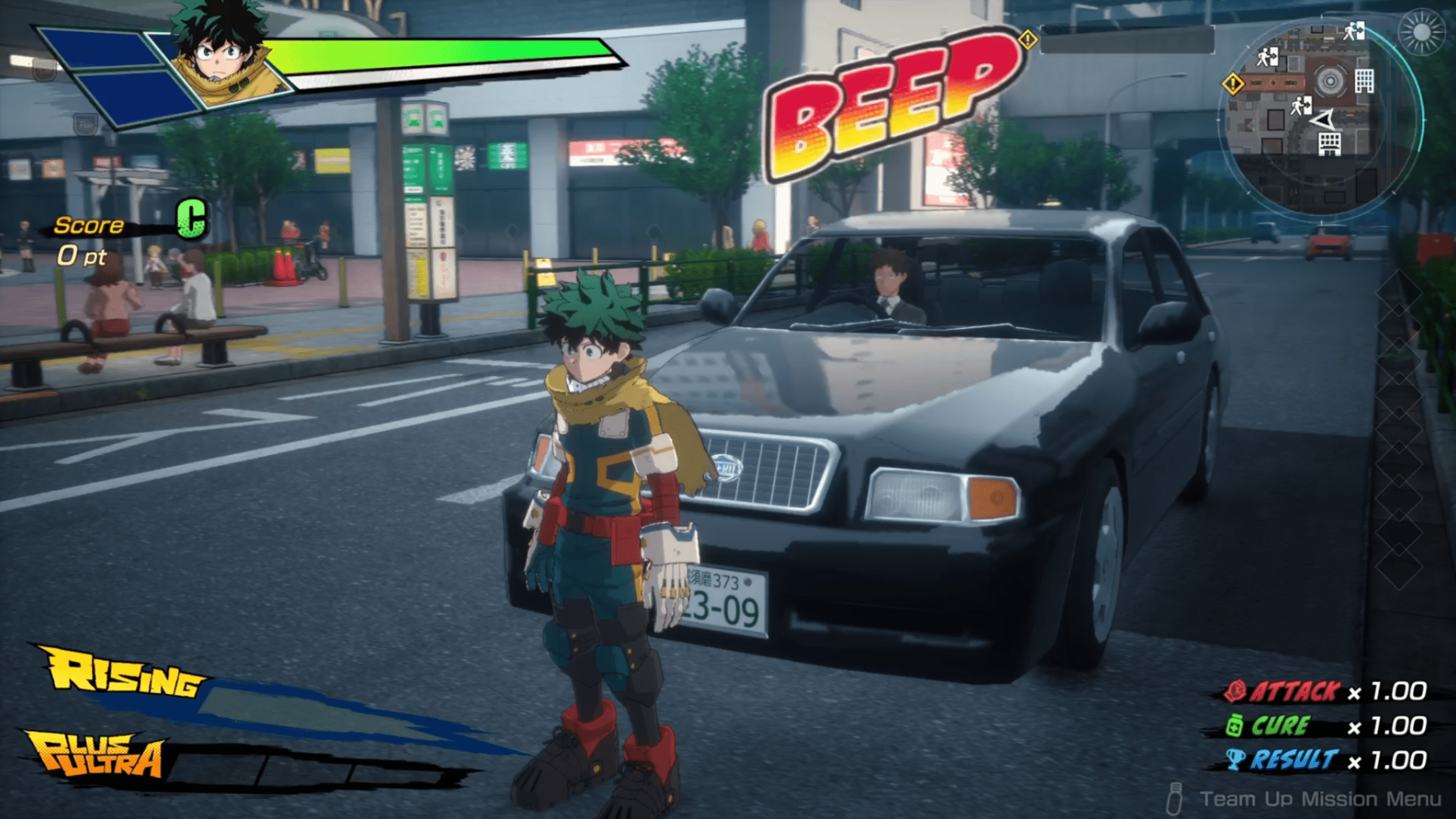Select the green Cure multiplier icon
The height and width of the screenshot is (819, 1456).
tap(1234, 726)
